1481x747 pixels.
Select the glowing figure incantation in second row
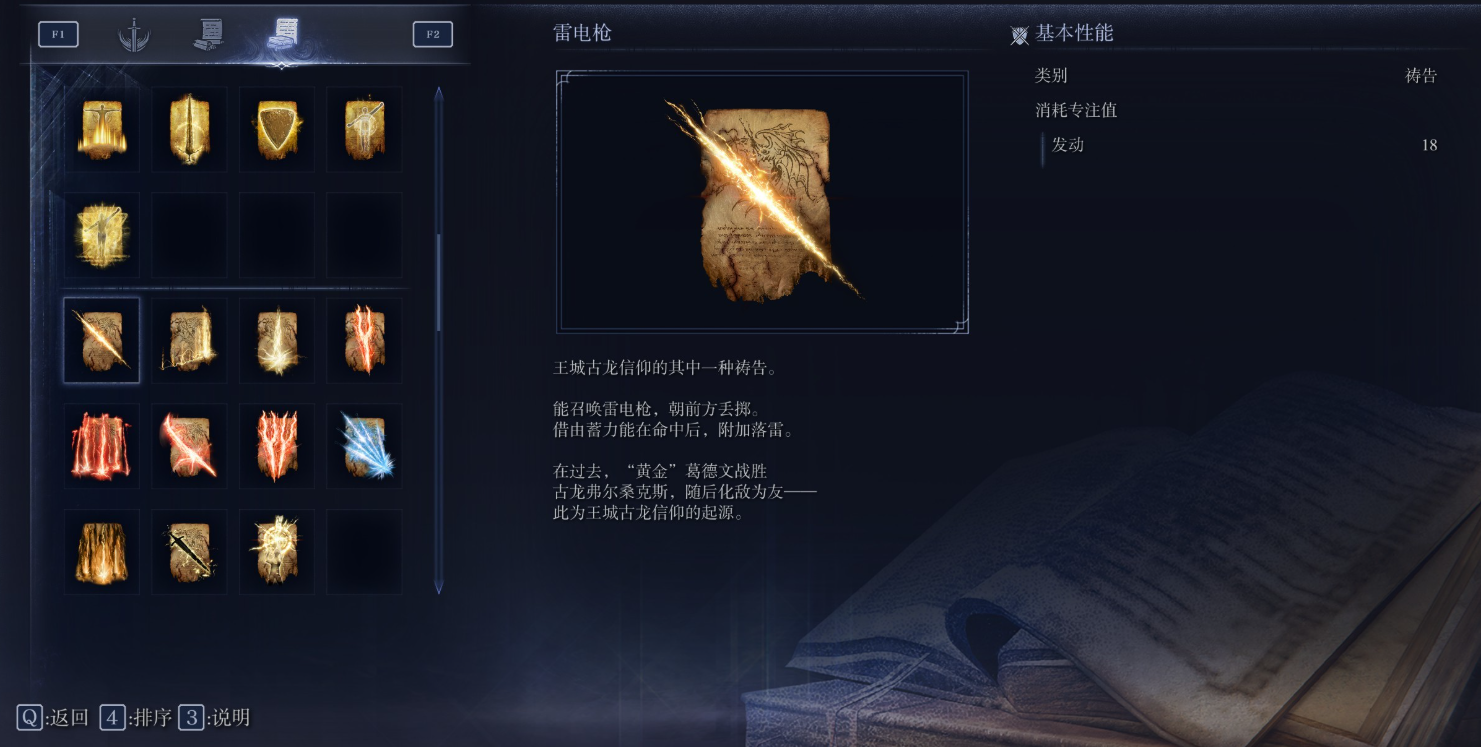(x=101, y=234)
